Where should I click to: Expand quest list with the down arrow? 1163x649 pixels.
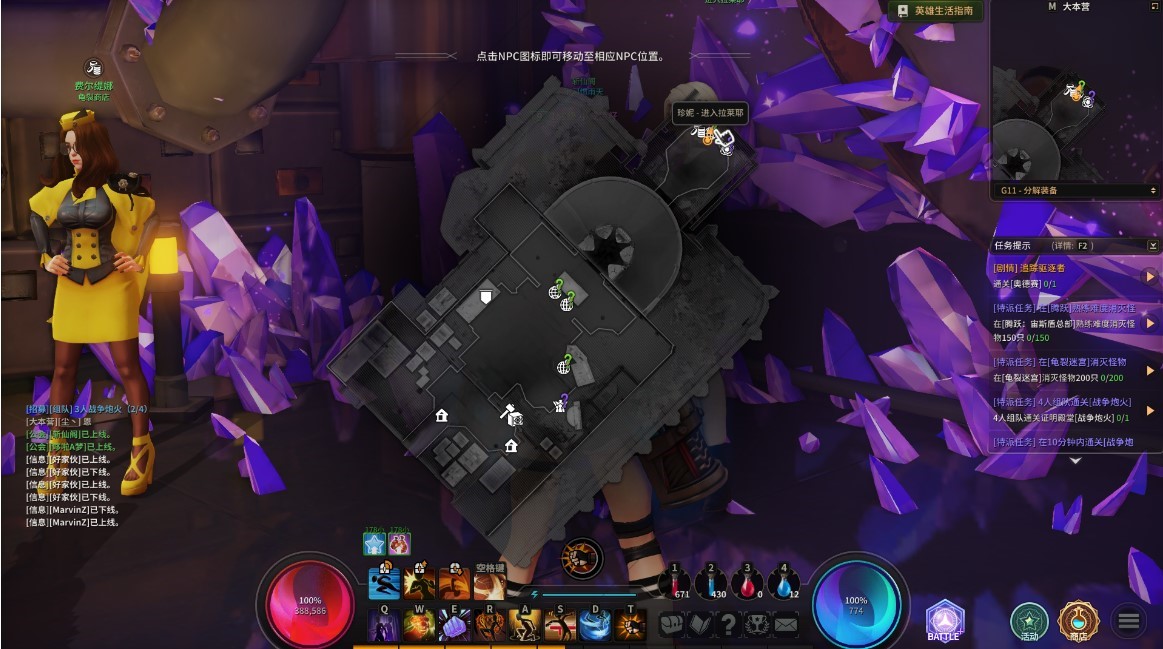1075,461
